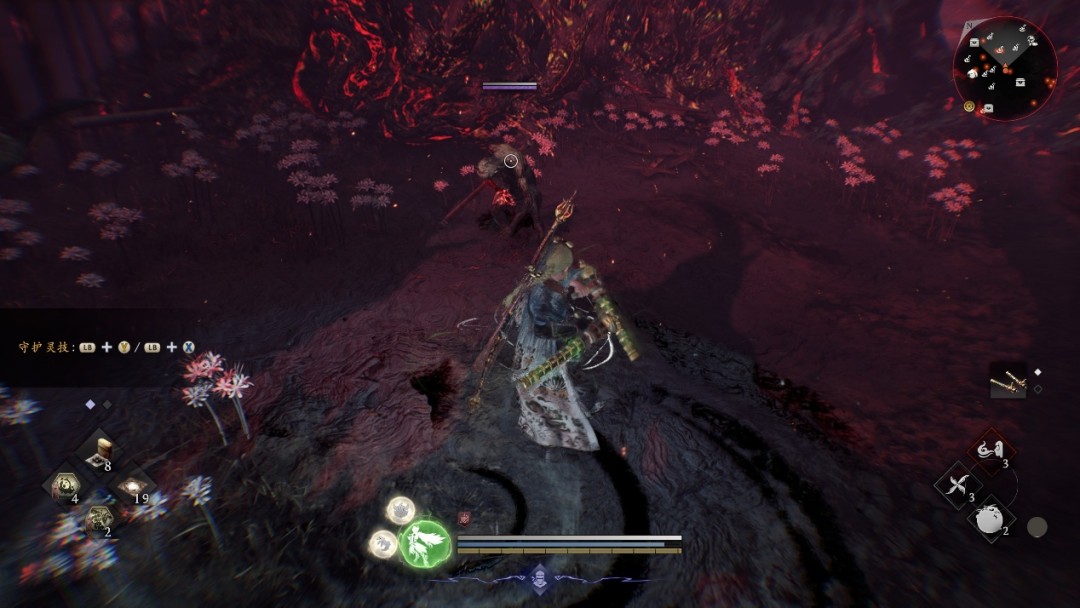Use the hexagonal talisman with count 2
Viewport: 1080px width, 608px height.
click(99, 519)
